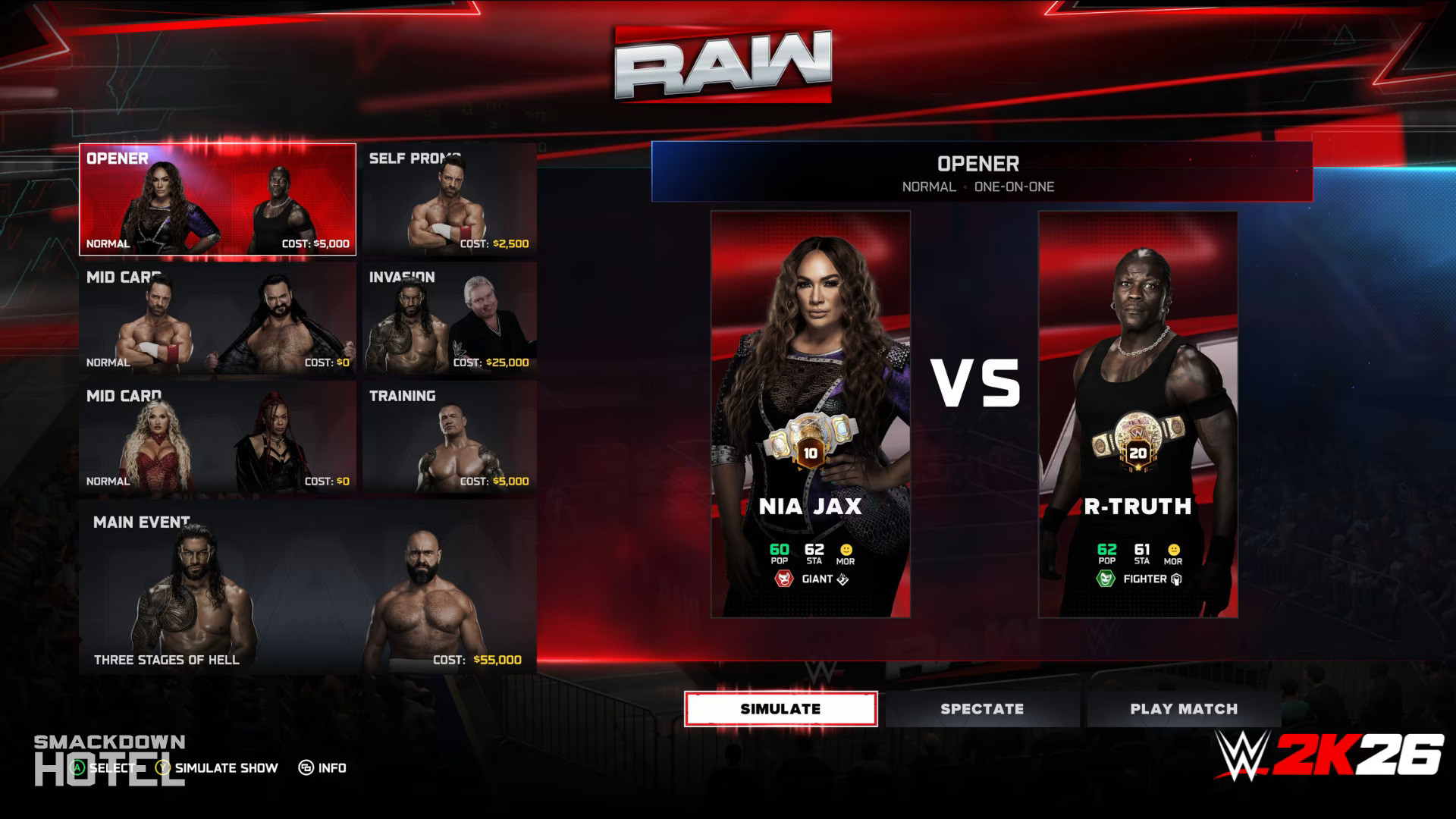Open the Invasion segment costing $25,000
This screenshot has width=1456, height=819.
(450, 318)
